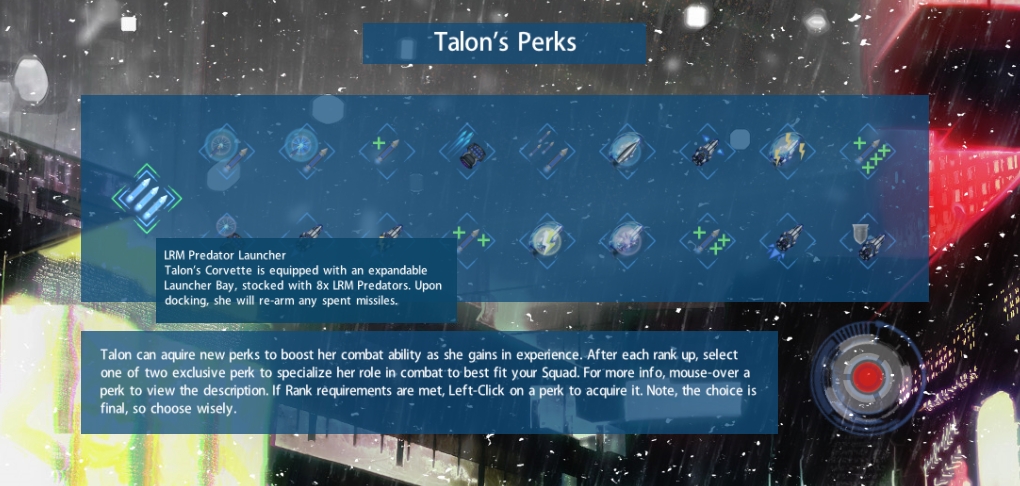Pick the yellow lightning orb missile perk
The image size is (1020, 486).
point(546,242)
